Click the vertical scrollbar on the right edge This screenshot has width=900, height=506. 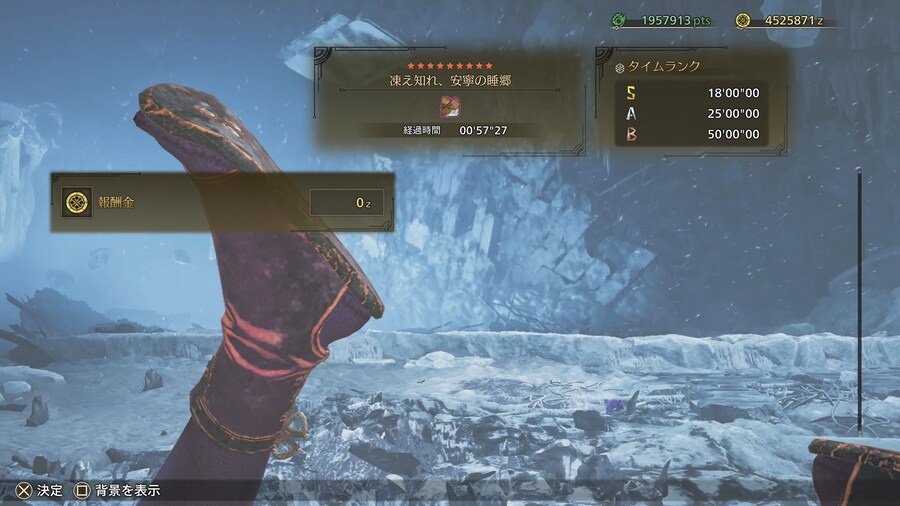coord(859,300)
